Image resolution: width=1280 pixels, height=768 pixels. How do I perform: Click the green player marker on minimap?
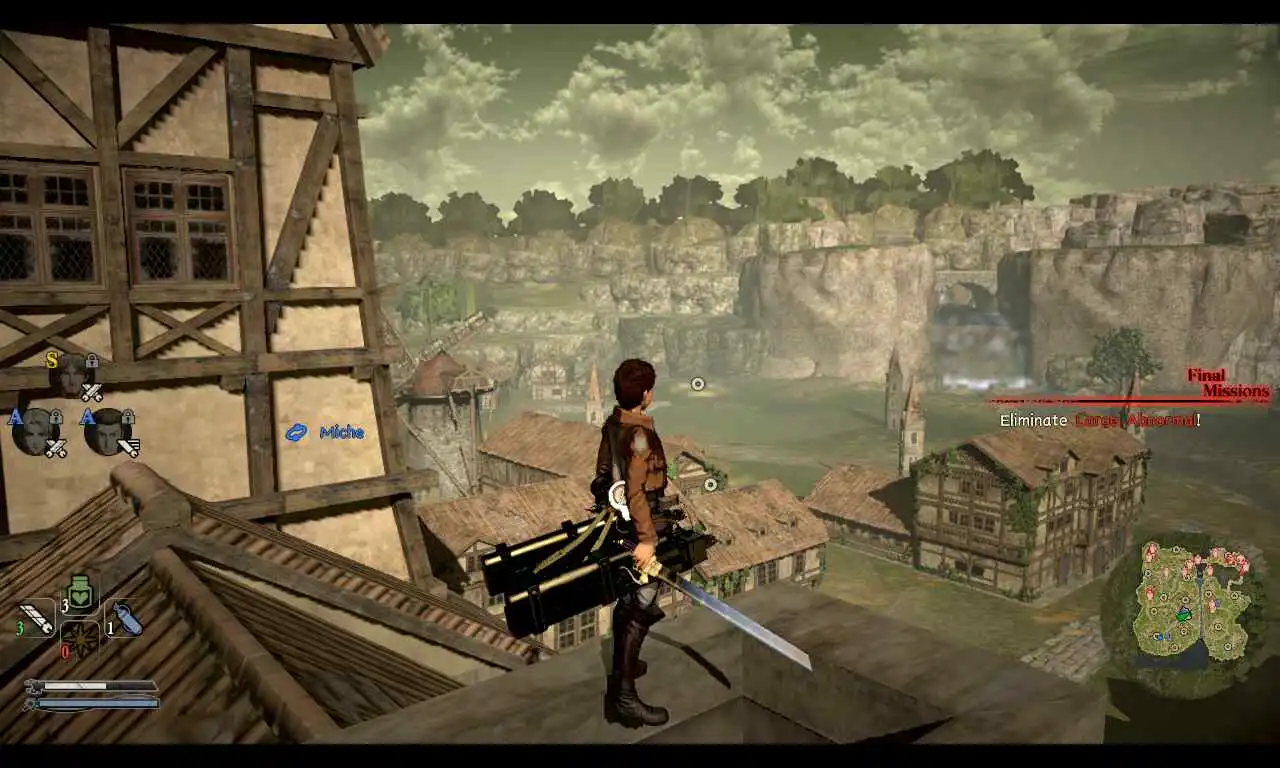(x=1183, y=614)
